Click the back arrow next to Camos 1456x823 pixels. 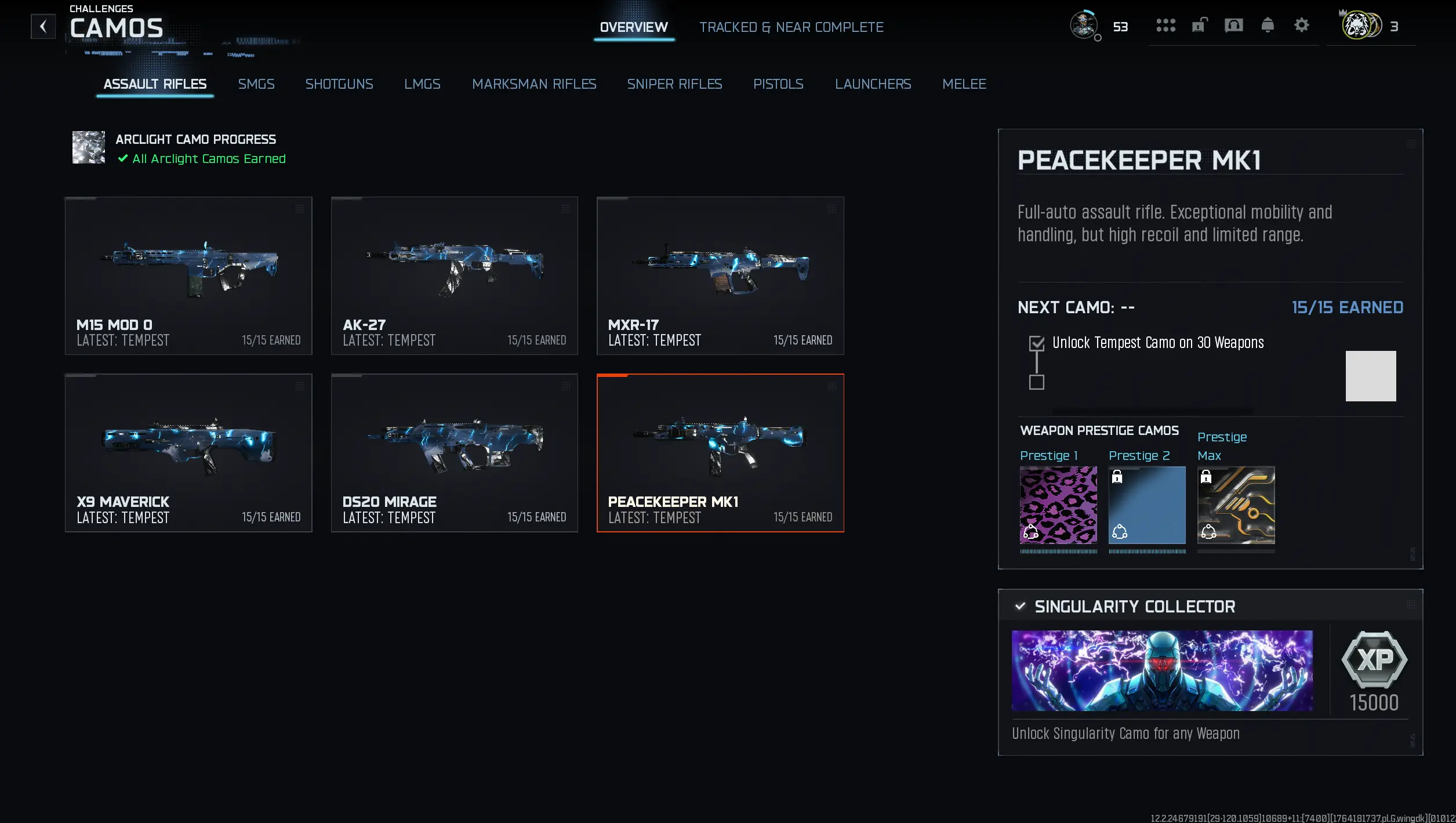point(43,27)
